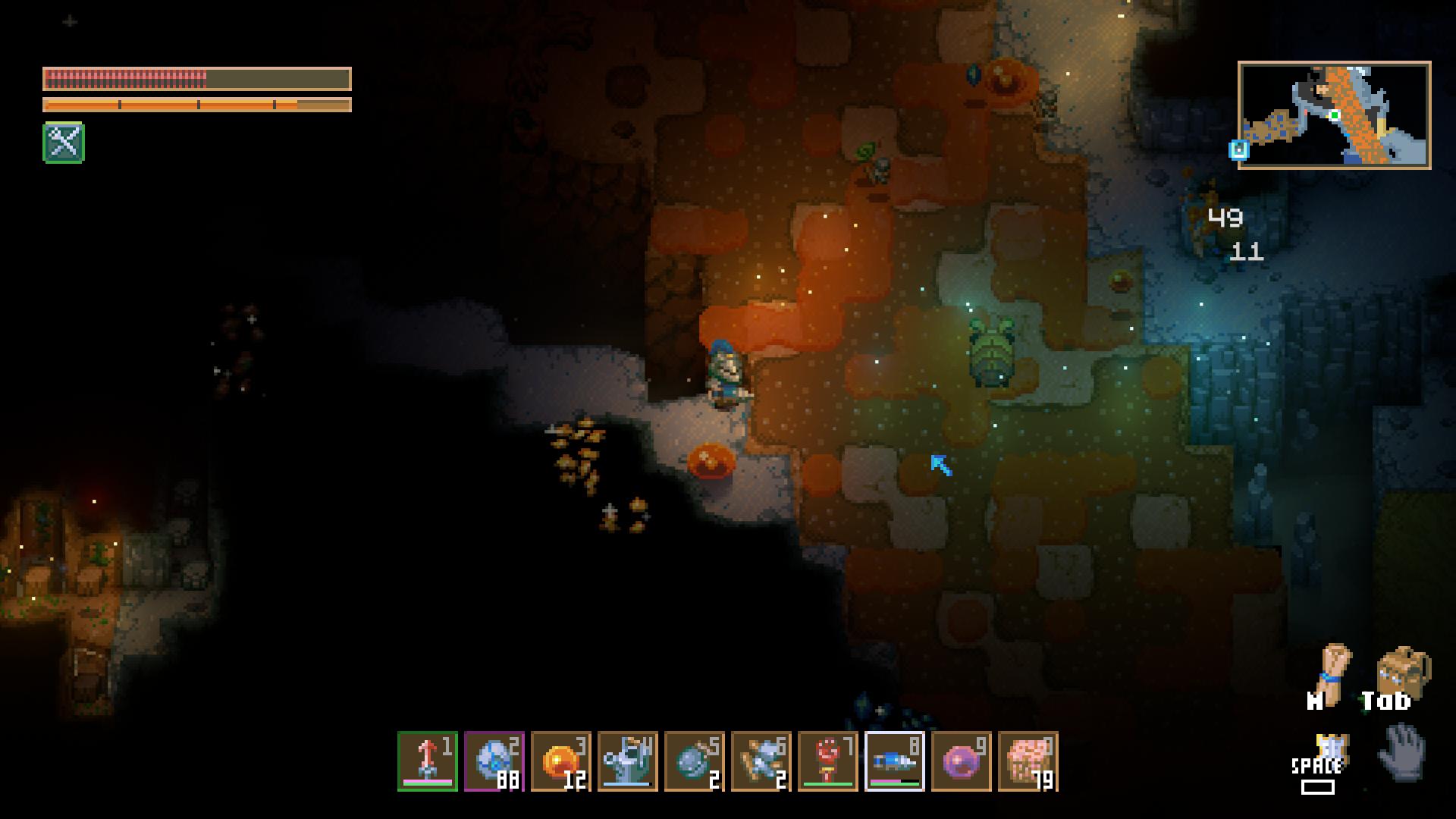This screenshot has width=1456, height=819.
Task: Pick the hotbar slot 6 item
Action: pos(761,761)
